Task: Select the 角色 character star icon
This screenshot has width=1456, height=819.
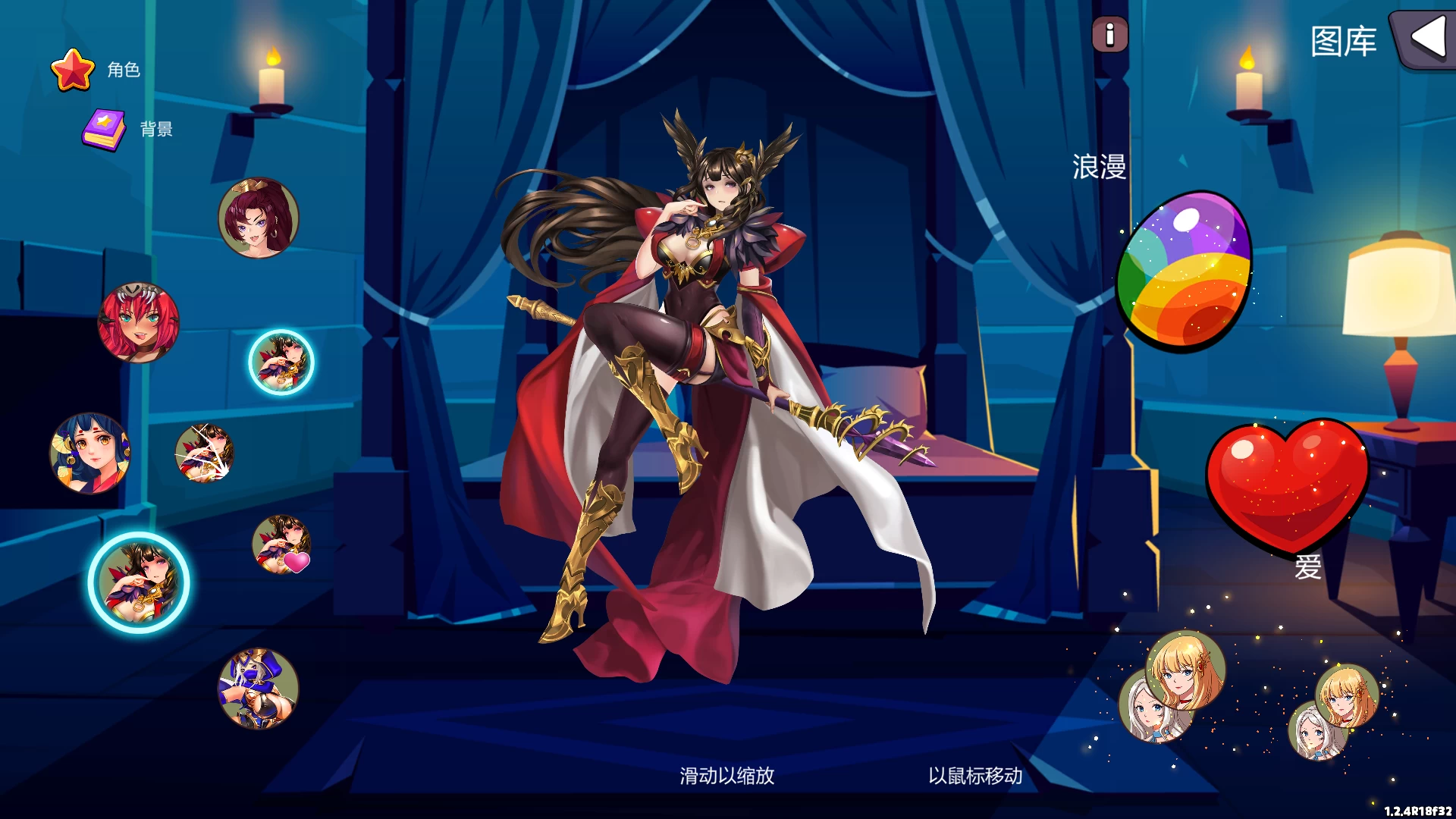Action: (74, 70)
